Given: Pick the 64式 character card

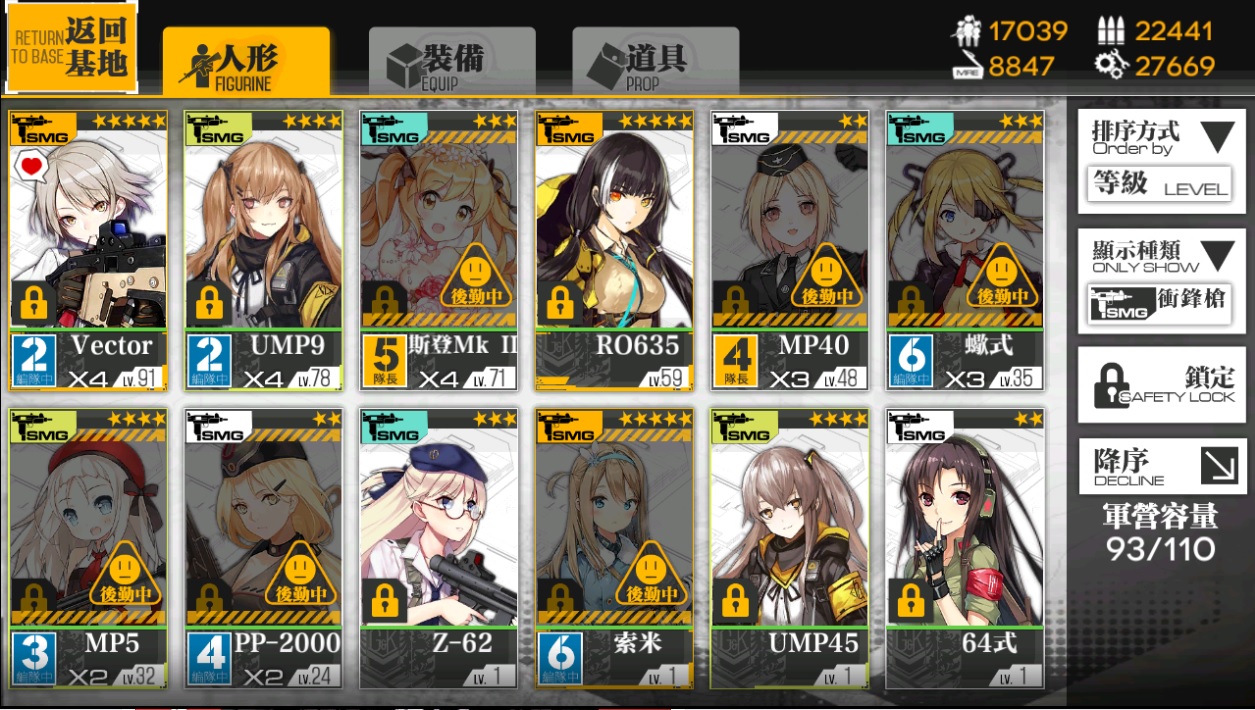Looking at the screenshot, I should pyautogui.click(x=964, y=548).
